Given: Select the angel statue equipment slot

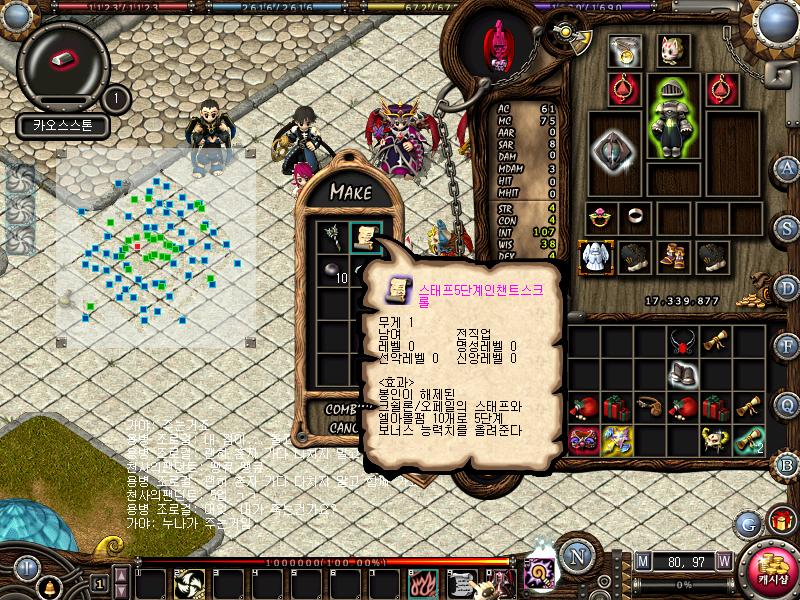Looking at the screenshot, I should [596, 257].
